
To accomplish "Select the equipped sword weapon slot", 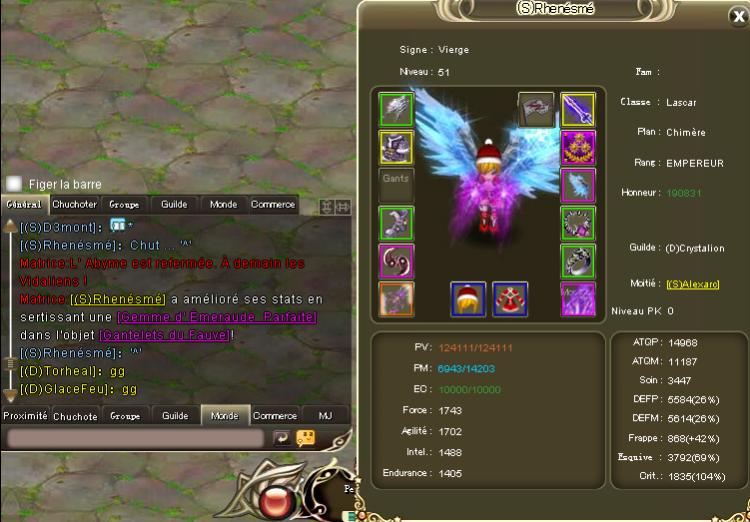I will [x=577, y=109].
